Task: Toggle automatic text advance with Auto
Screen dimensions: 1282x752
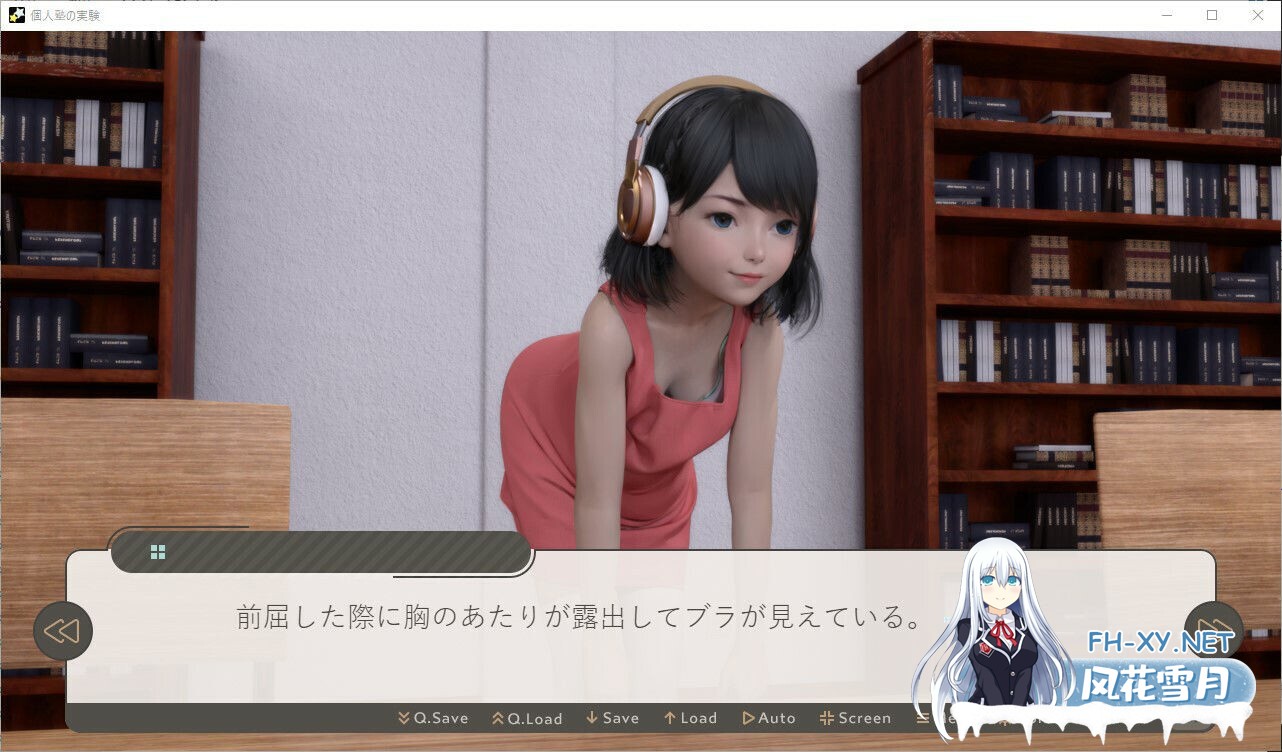Action: click(770, 717)
